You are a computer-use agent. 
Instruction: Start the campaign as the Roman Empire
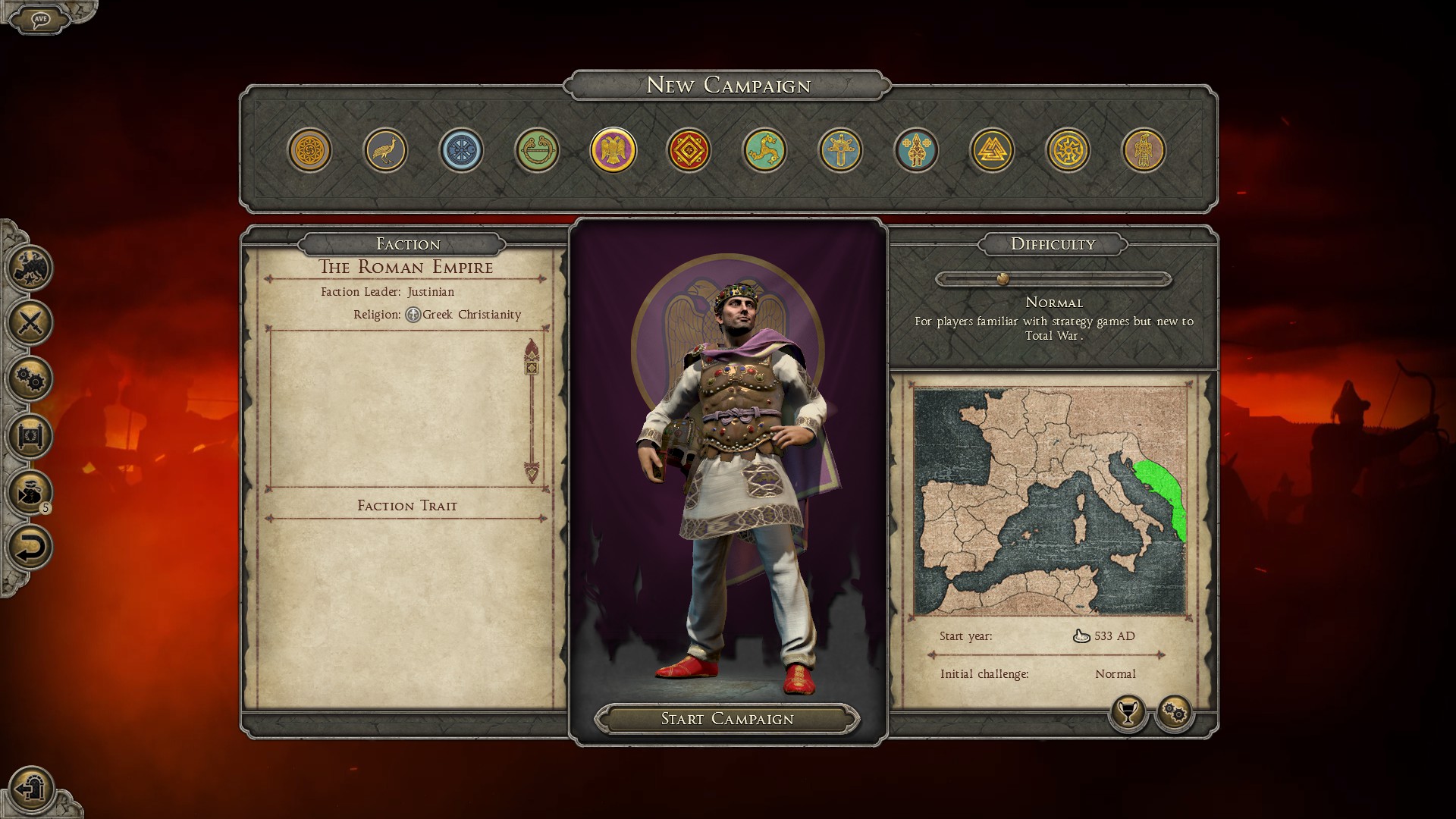(x=726, y=719)
